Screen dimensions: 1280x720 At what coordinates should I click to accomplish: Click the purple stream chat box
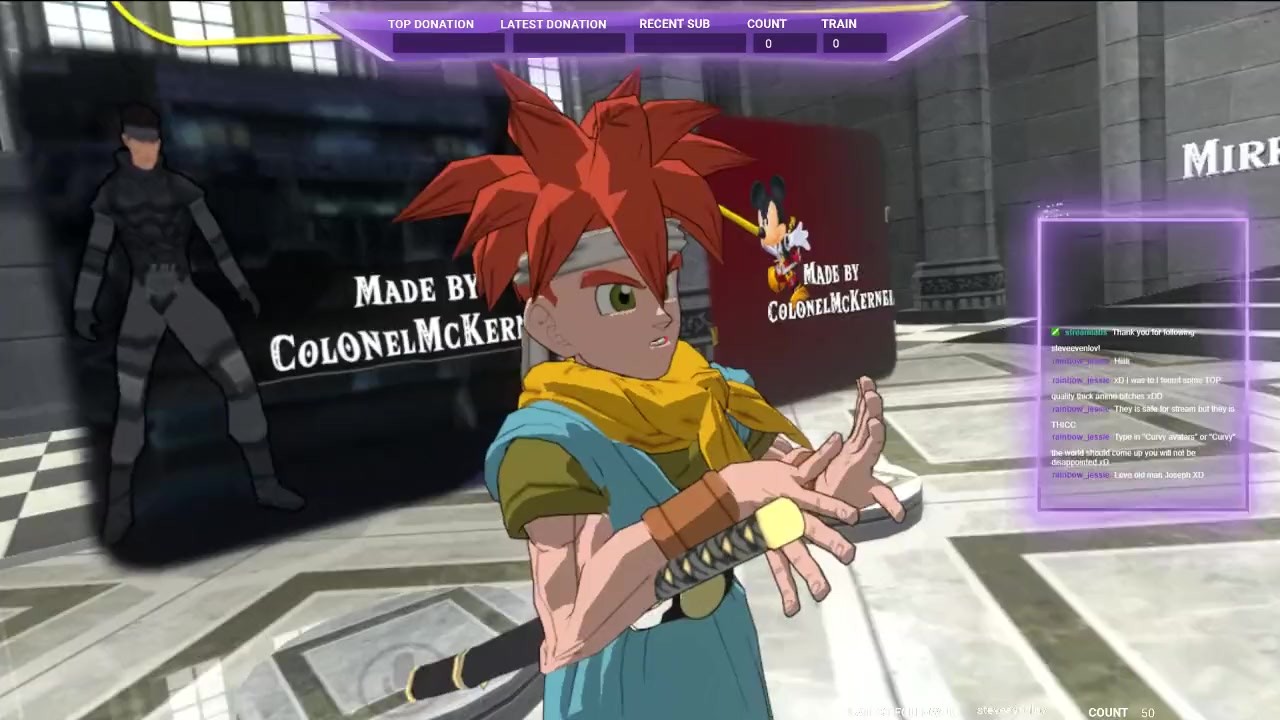(1143, 366)
